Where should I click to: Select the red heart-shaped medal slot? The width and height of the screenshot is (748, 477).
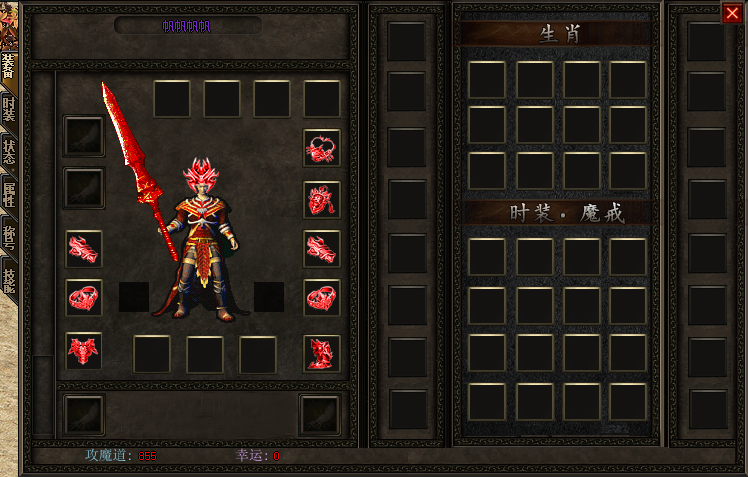click(322, 199)
